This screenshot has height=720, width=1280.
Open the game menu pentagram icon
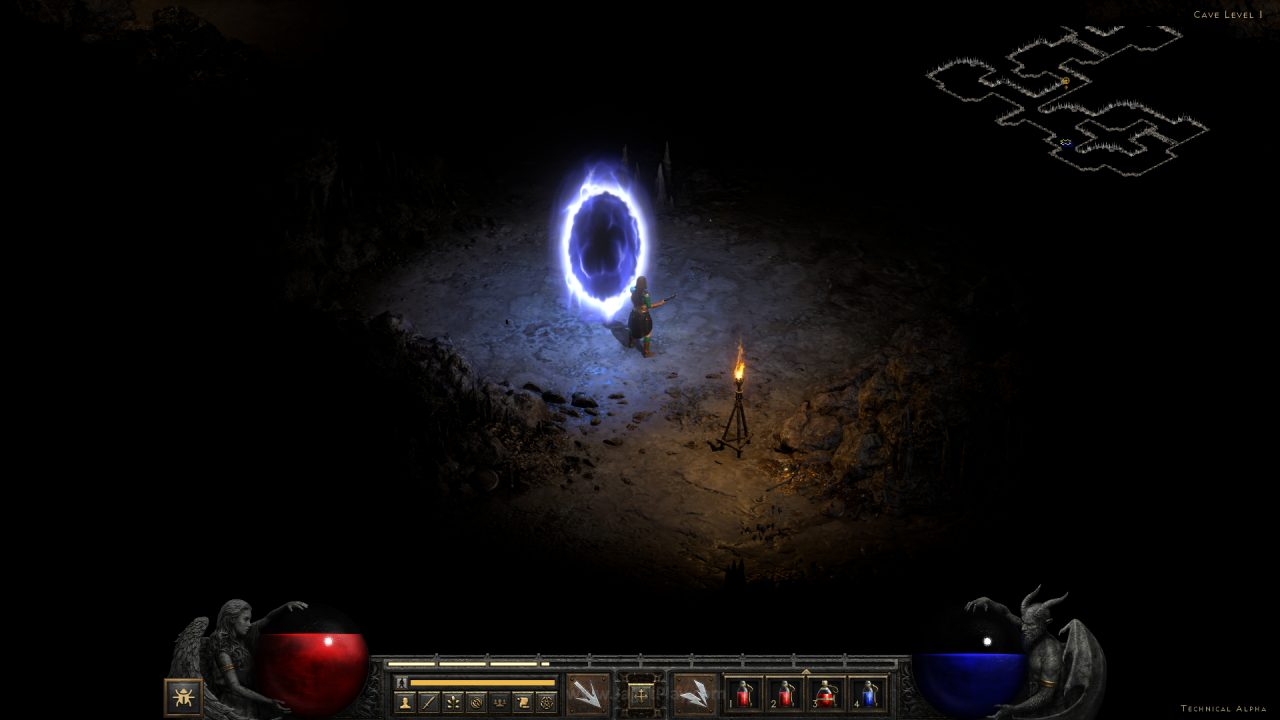click(x=546, y=702)
